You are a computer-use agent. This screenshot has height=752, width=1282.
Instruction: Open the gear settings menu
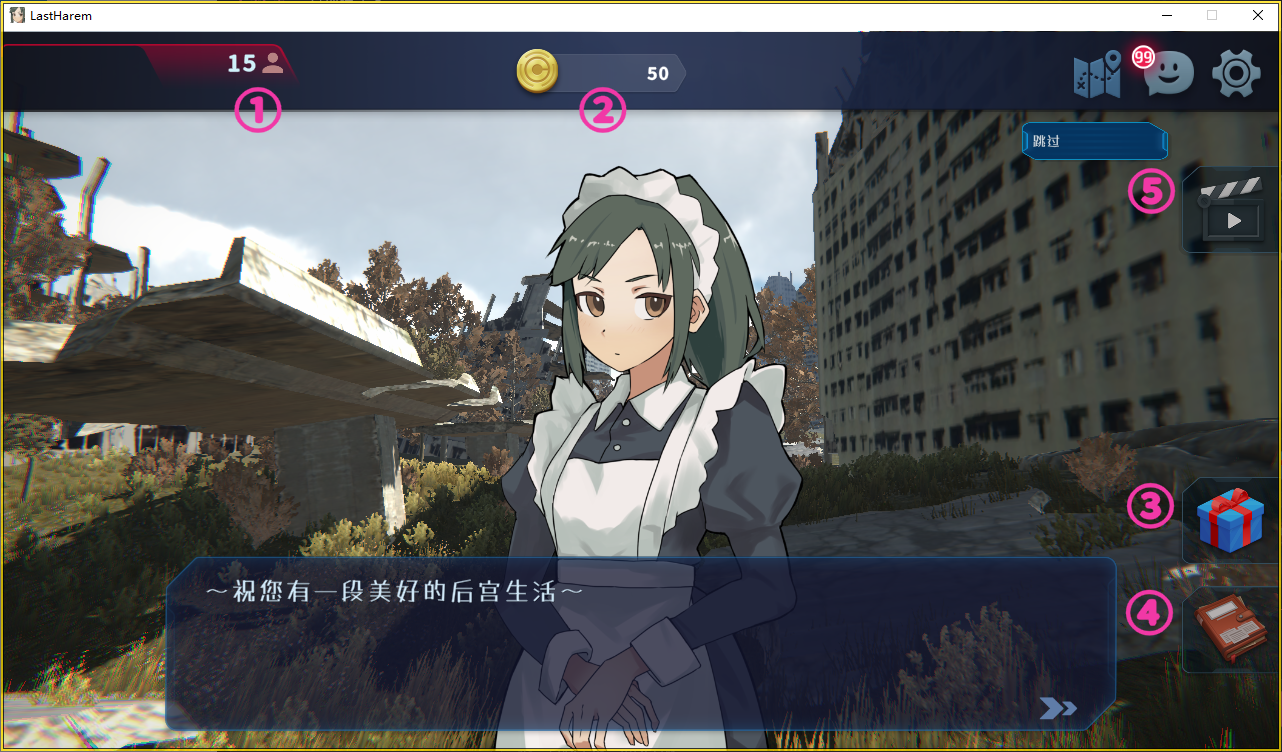[1235, 74]
